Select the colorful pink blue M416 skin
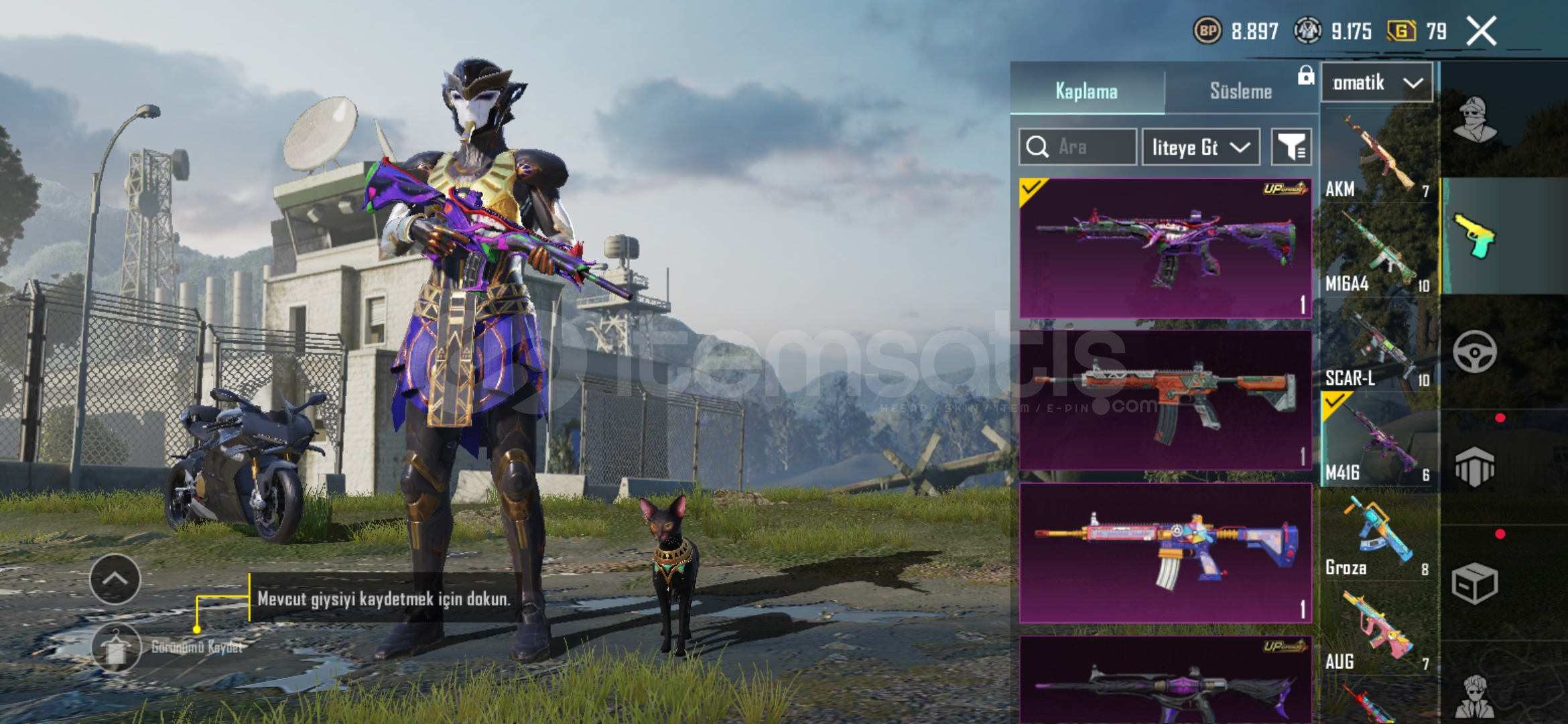 tap(1165, 554)
